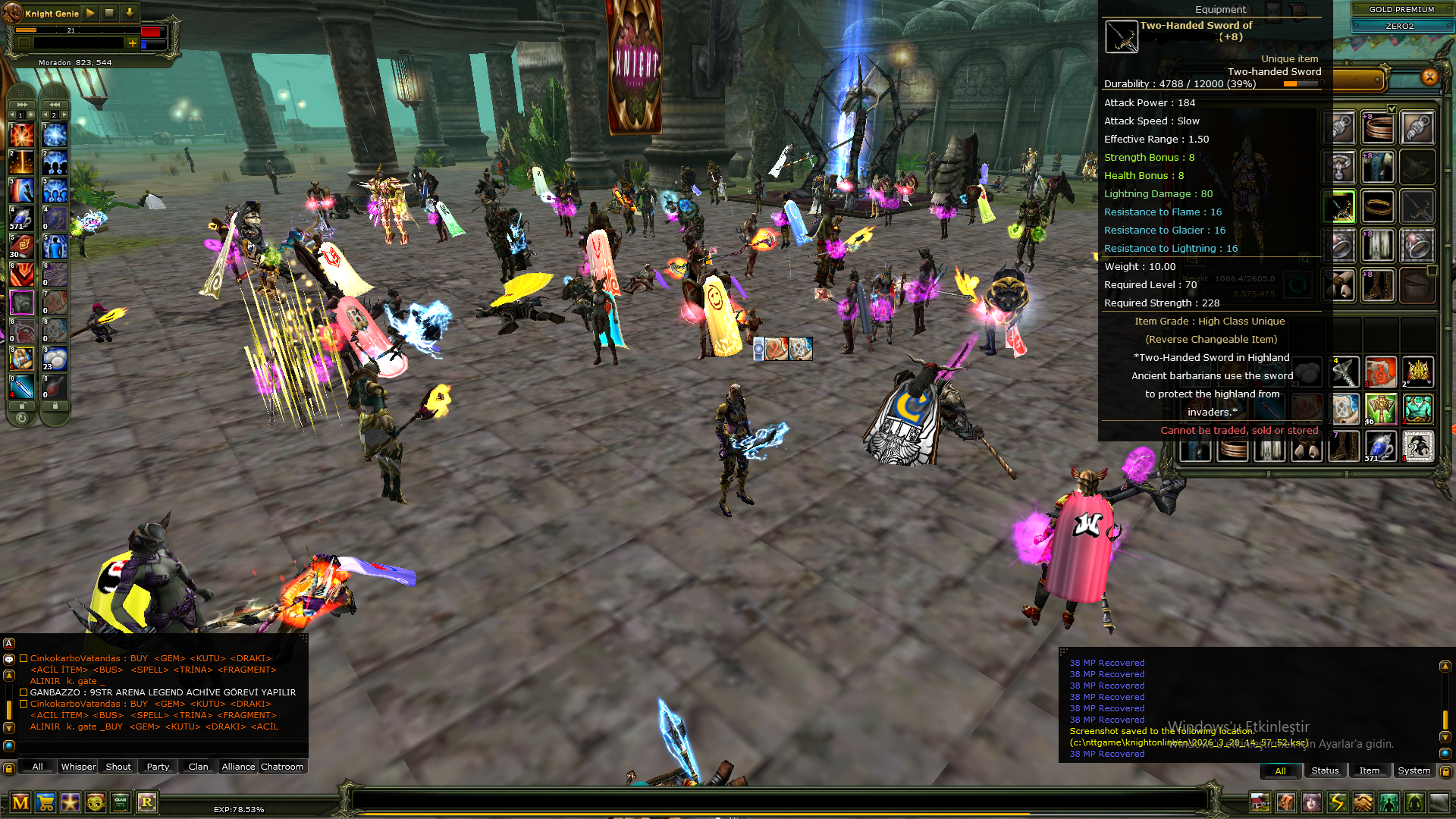The image size is (1456, 819).
Task: Open the meditation rest icon bottom right
Action: point(1414,801)
